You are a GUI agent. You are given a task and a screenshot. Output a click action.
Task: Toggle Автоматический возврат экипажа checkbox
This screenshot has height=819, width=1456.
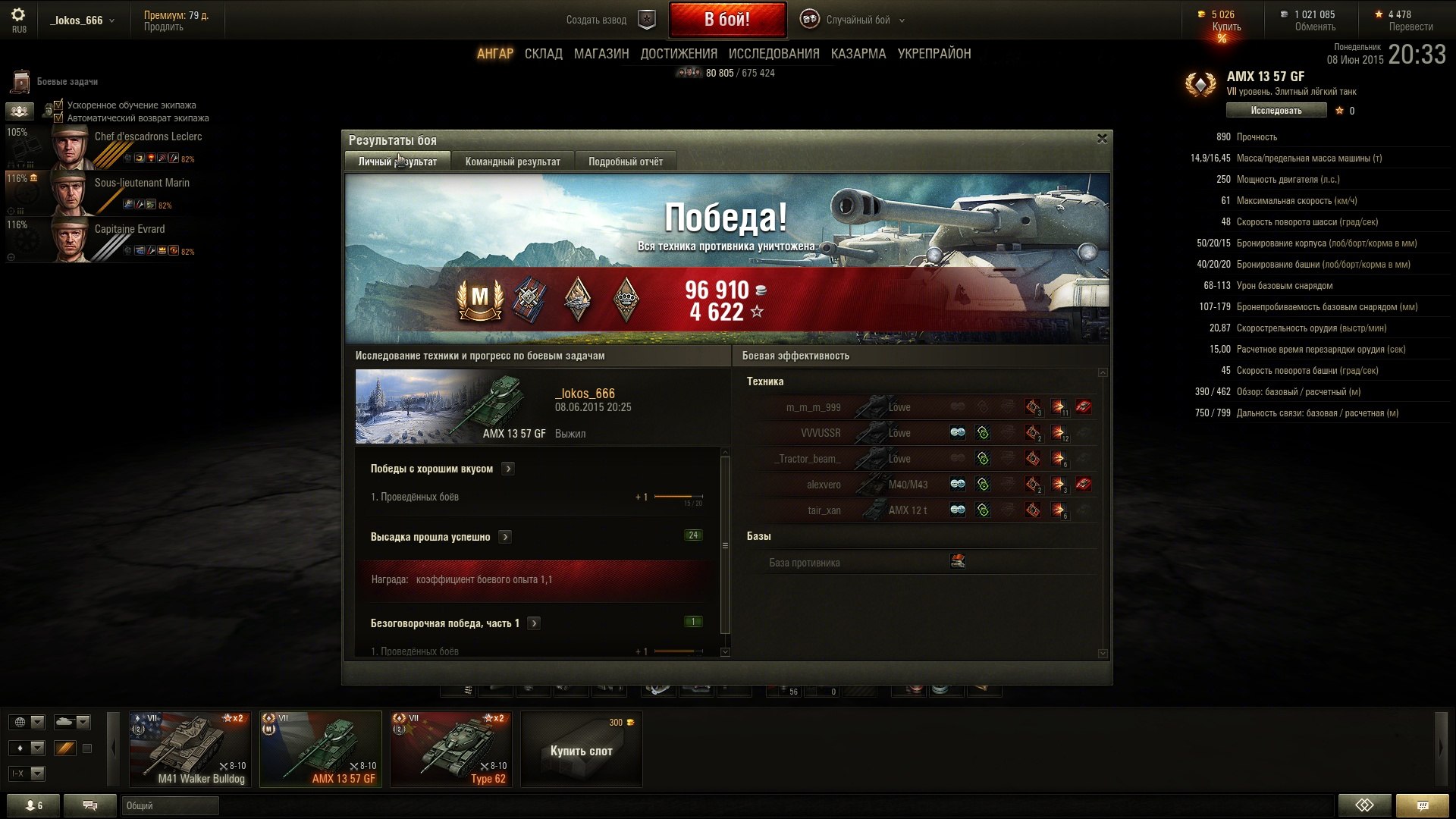coord(58,118)
